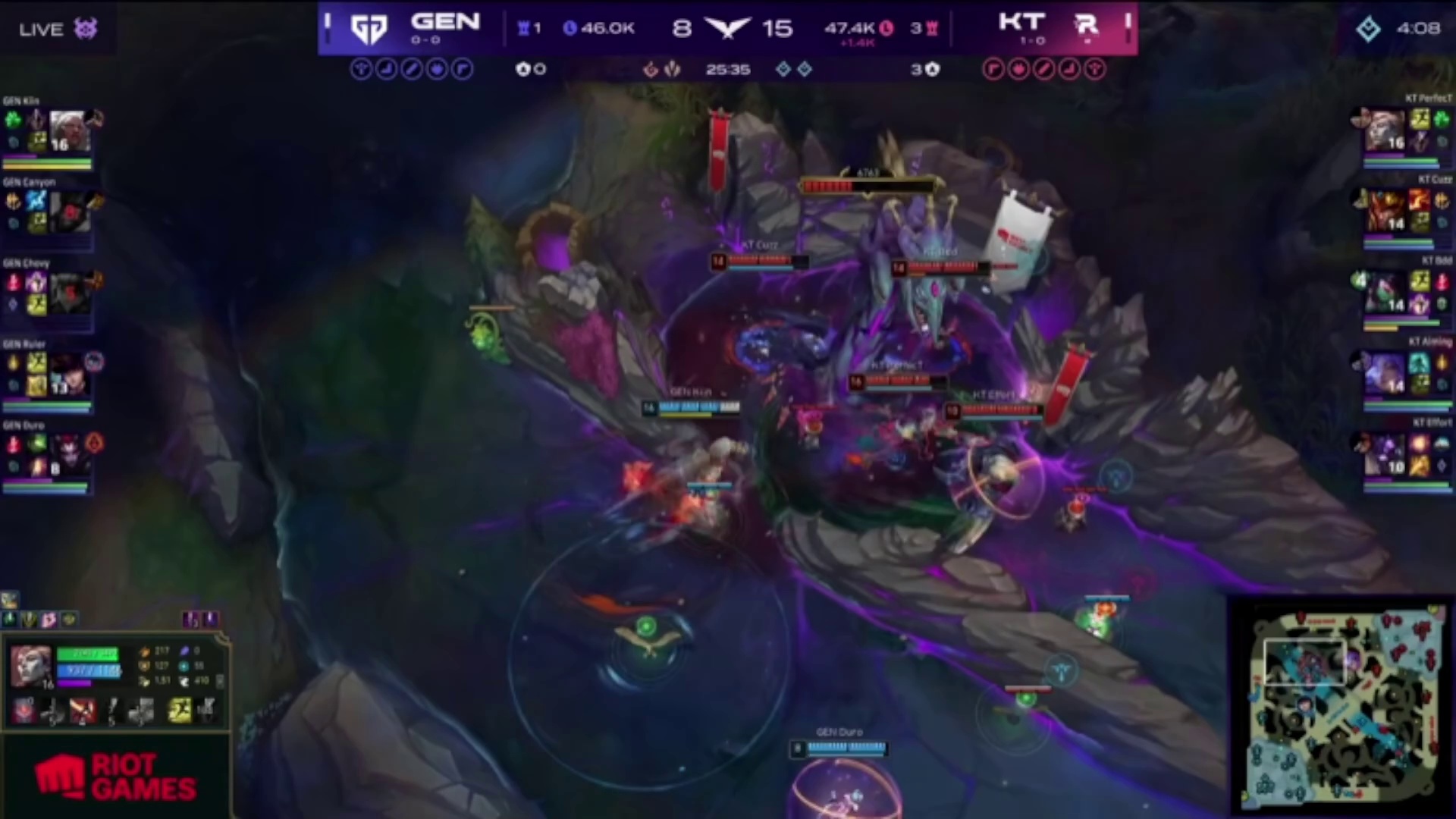1456x819 pixels.
Task: Click Canyon's blue Smite summoner spell icon
Action: pyautogui.click(x=36, y=200)
